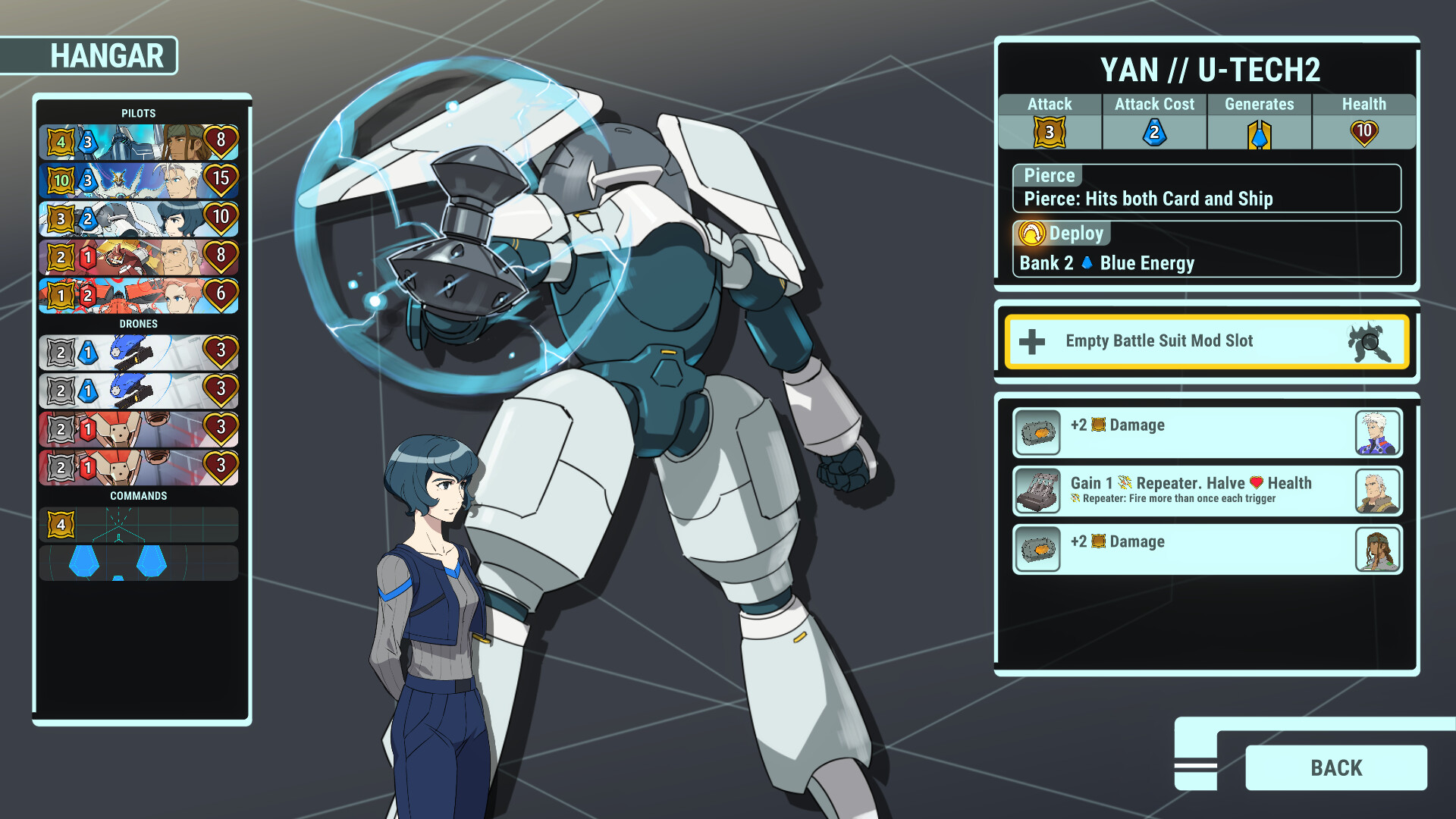Expand the DRONES section header

coord(138,324)
